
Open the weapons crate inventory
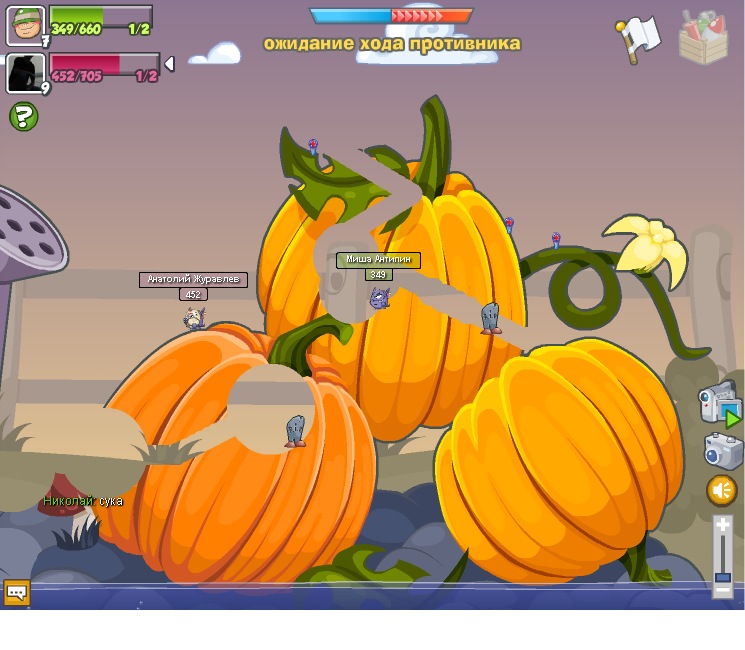(703, 38)
